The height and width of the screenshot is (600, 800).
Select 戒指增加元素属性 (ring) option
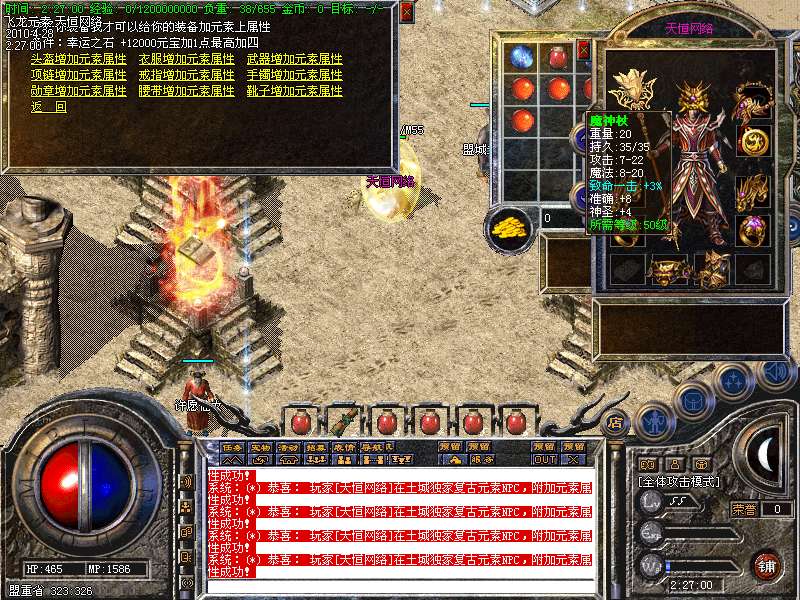tap(186, 75)
